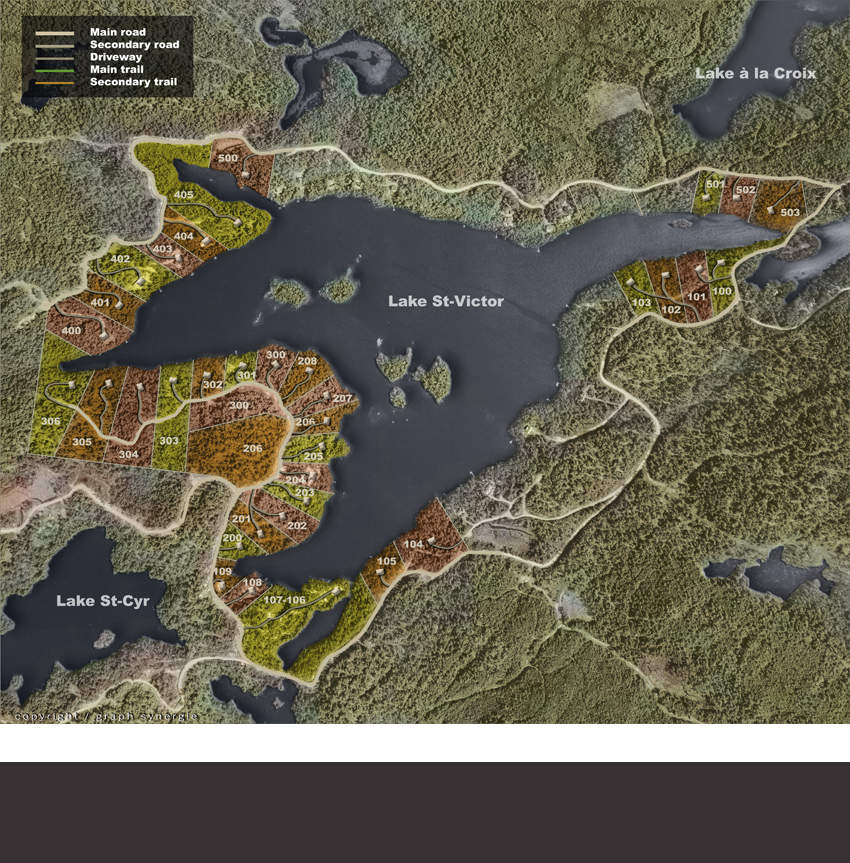Select lot 208 on the peninsula

tap(307, 362)
